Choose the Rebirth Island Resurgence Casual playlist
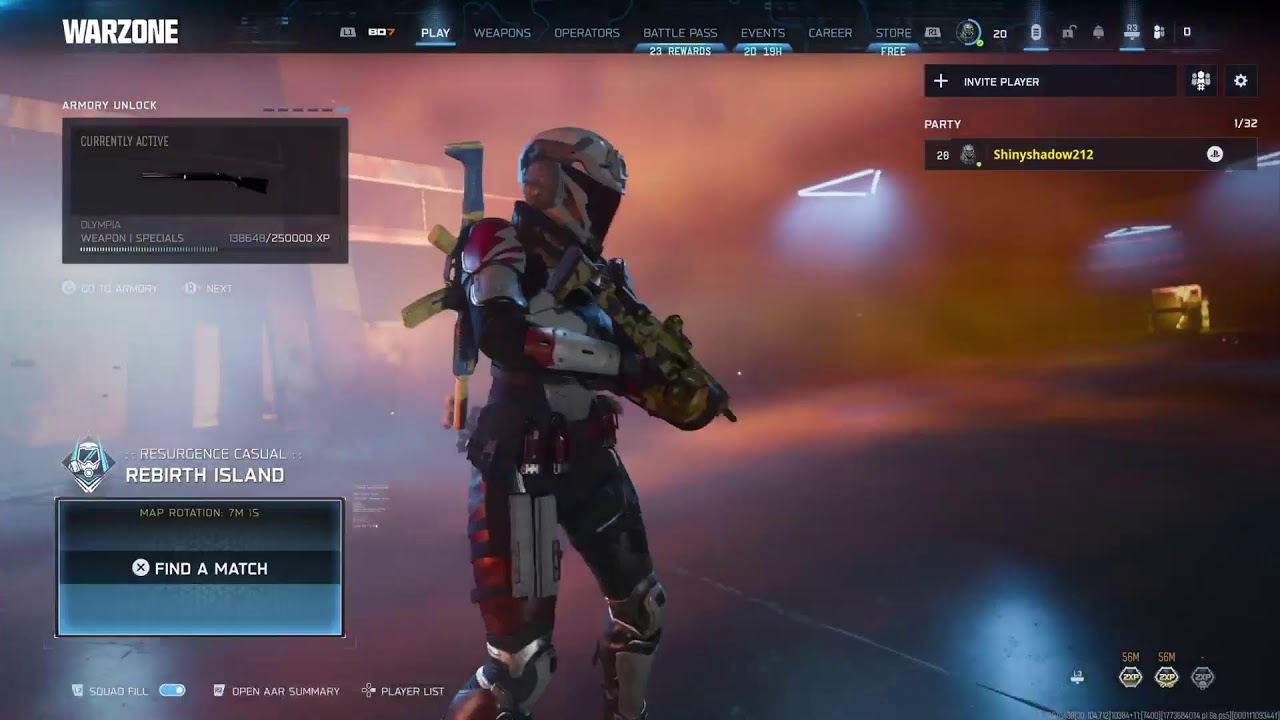1280x720 pixels. [x=204, y=466]
